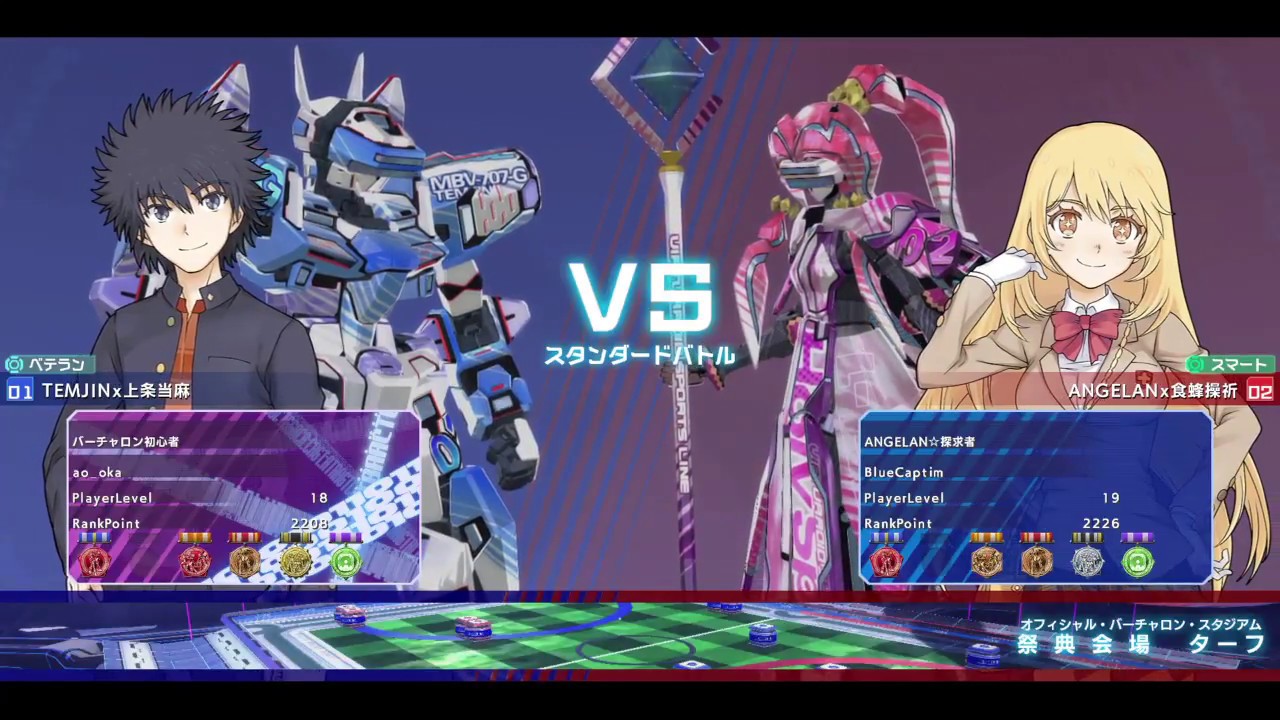Image resolution: width=1280 pixels, height=720 pixels.
Task: Select the red O2 player indicator
Action: pyautogui.click(x=1261, y=392)
